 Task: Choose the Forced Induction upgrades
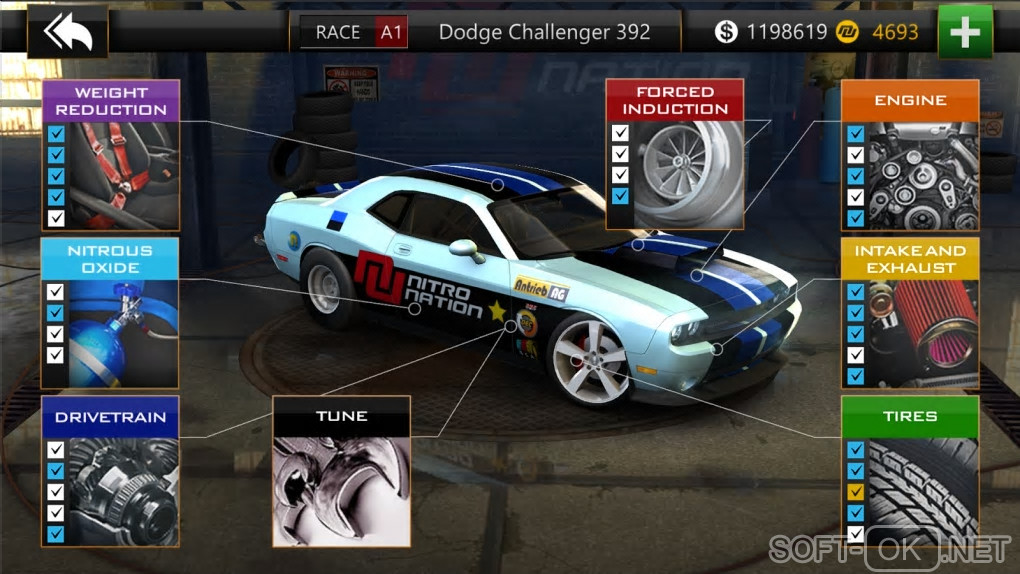click(675, 155)
